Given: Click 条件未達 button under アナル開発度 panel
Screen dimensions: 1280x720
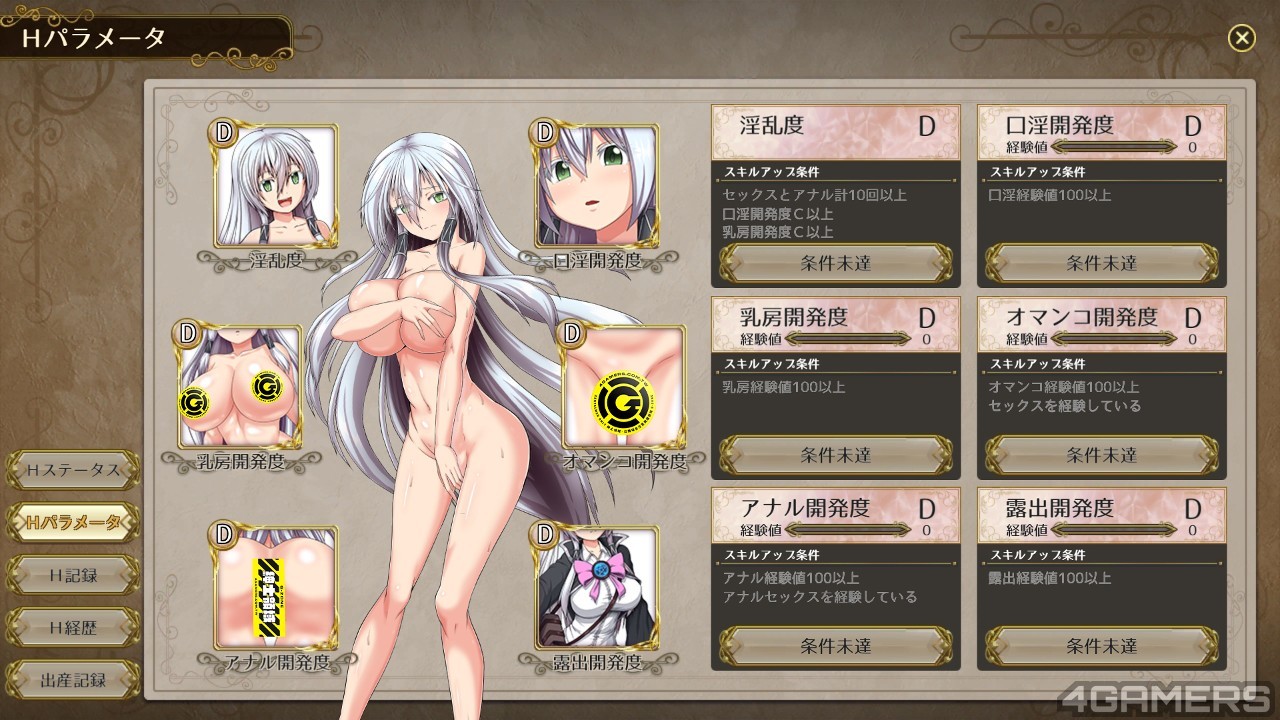Looking at the screenshot, I should (836, 646).
